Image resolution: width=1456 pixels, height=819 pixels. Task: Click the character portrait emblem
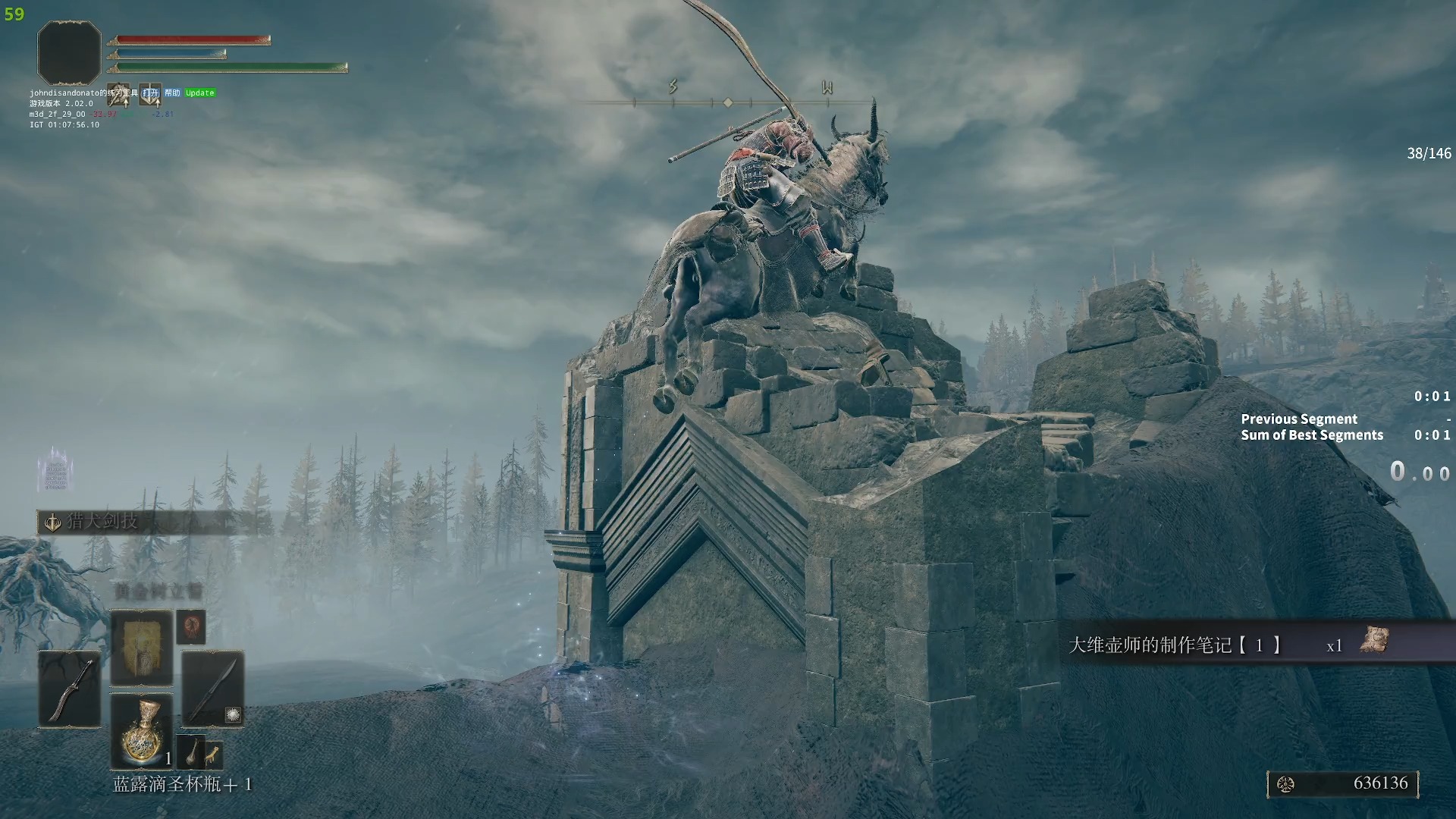click(69, 52)
